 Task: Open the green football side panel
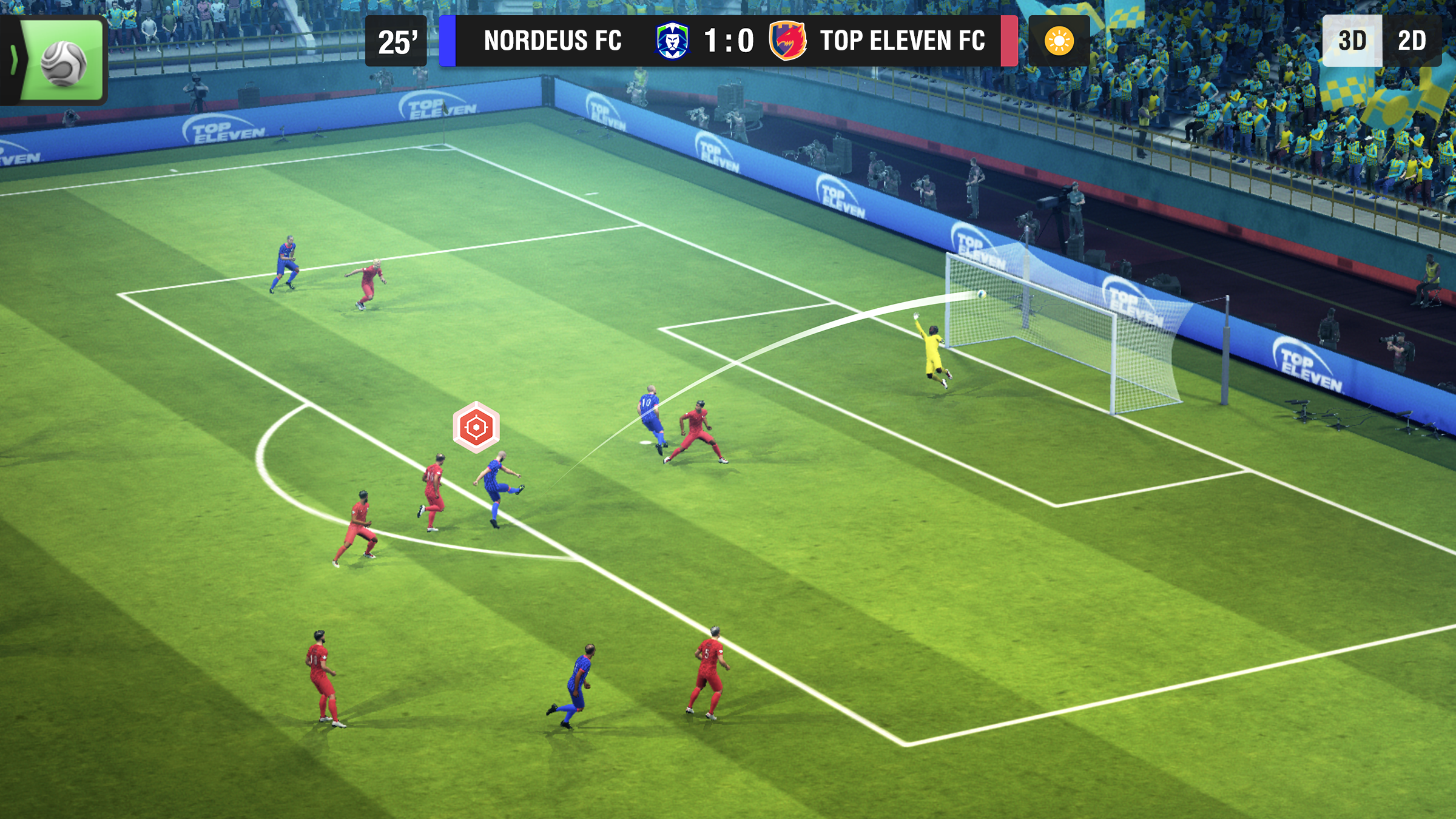click(x=61, y=61)
